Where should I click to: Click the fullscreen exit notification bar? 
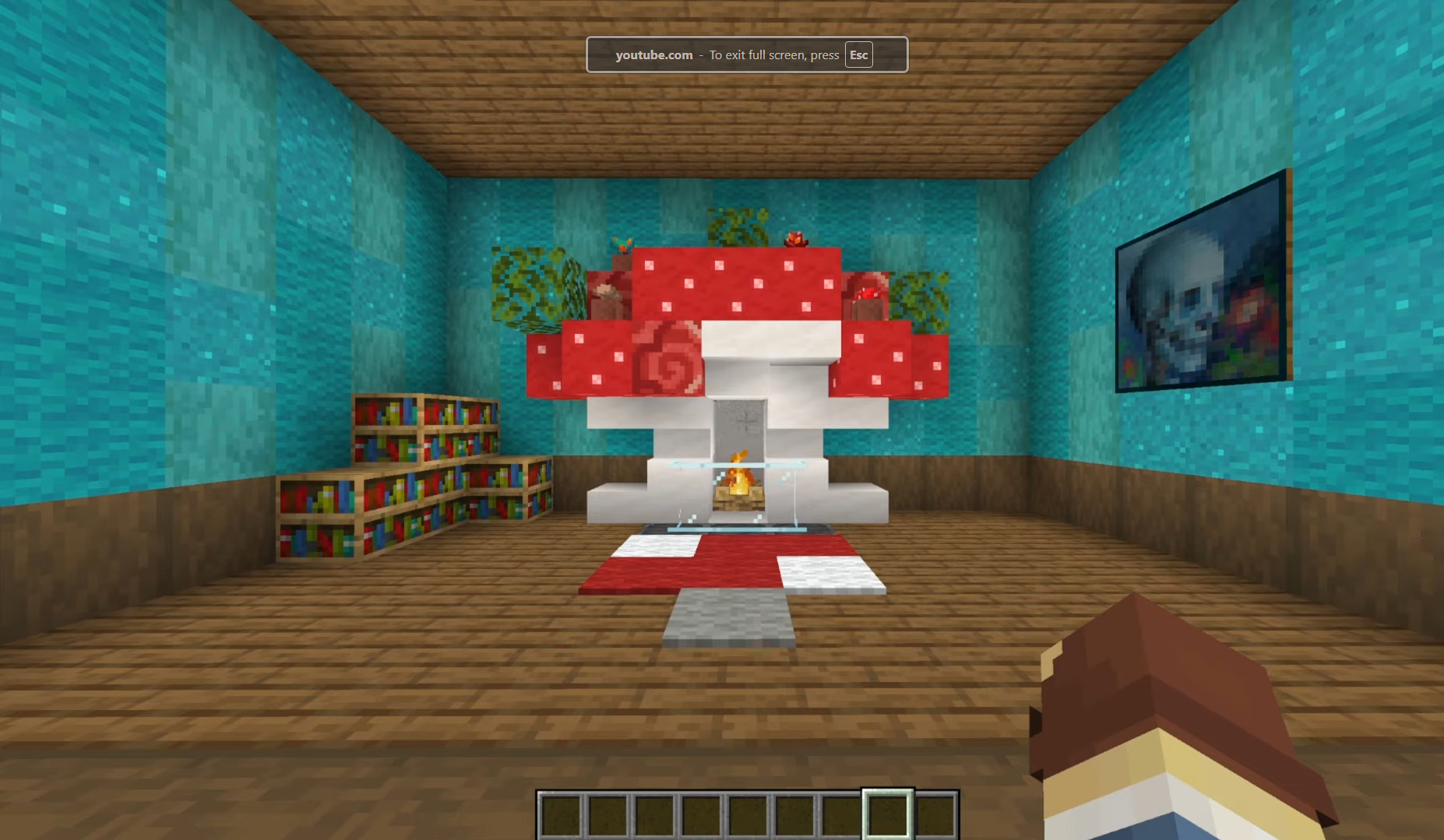[x=748, y=54]
